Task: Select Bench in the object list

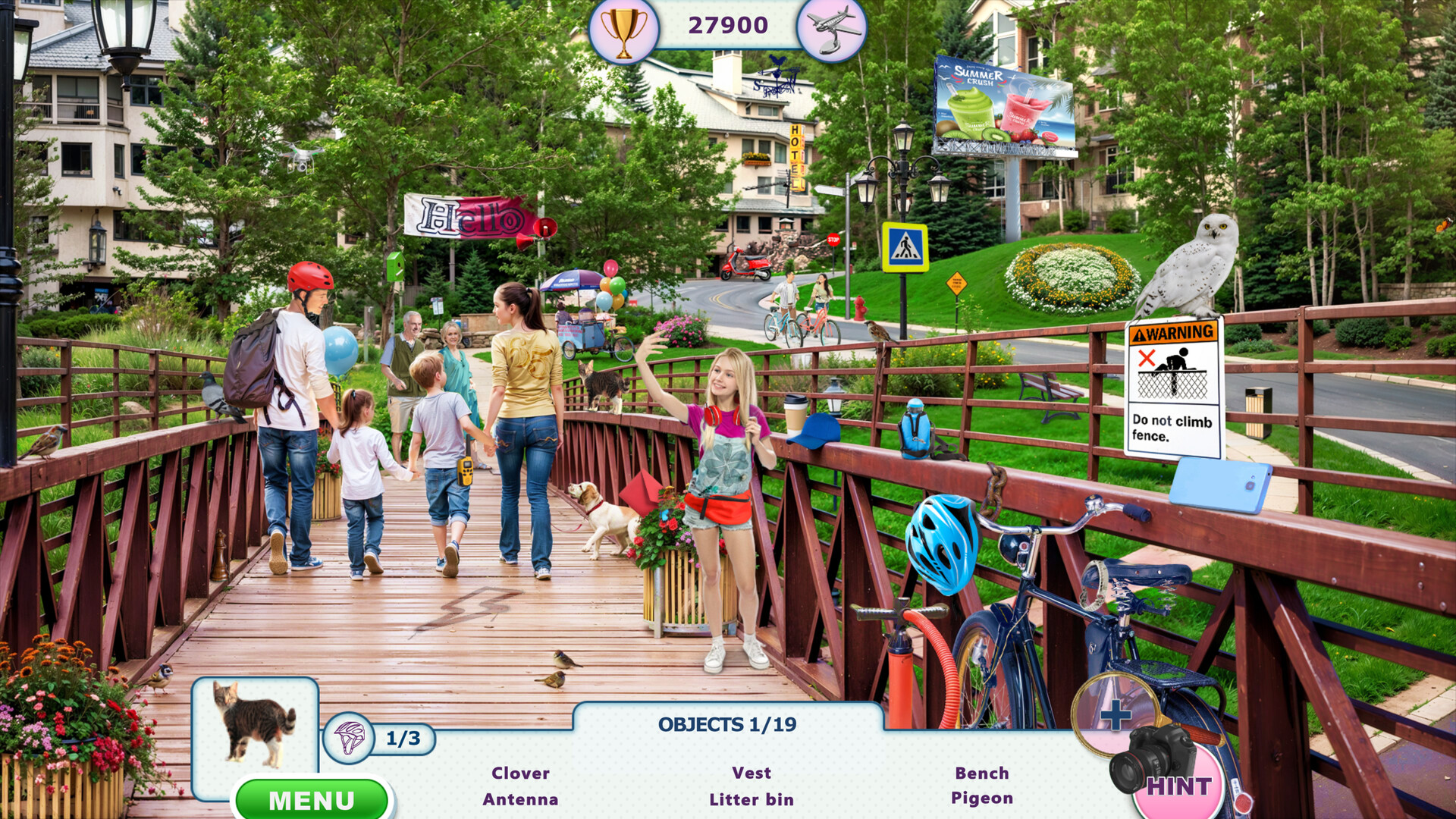Action: point(982,773)
